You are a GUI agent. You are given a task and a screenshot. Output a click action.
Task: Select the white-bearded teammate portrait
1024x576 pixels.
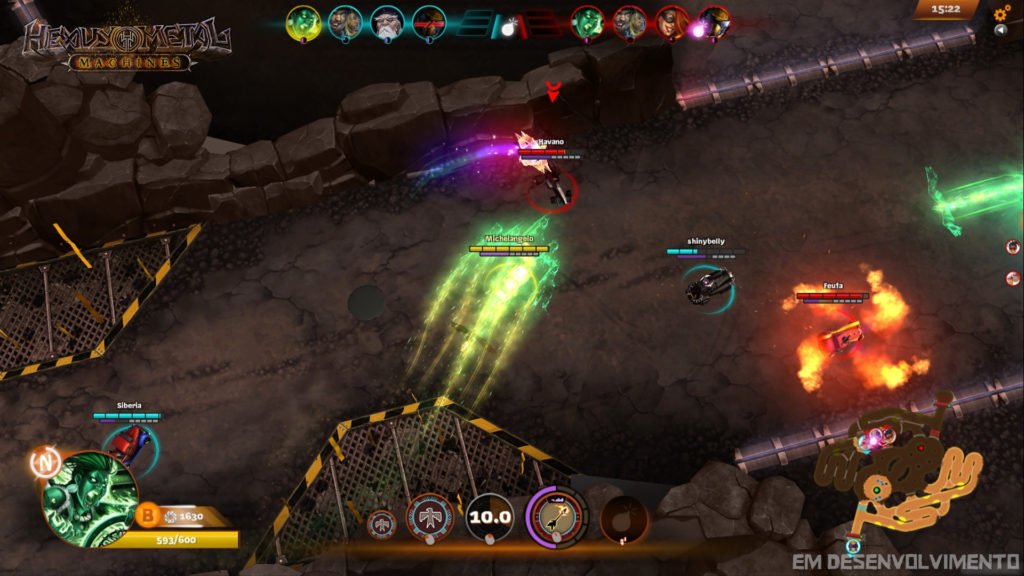point(387,22)
